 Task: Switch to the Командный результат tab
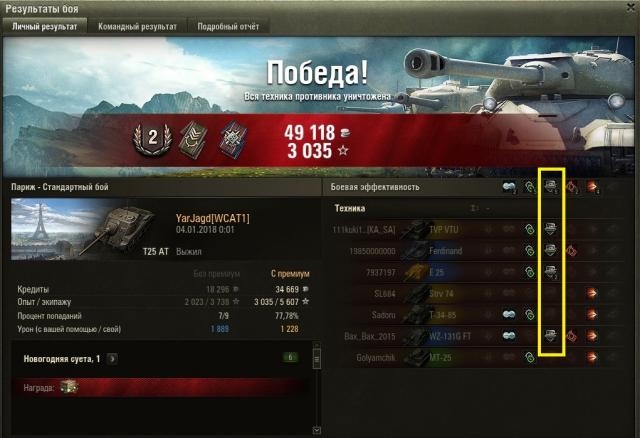click(x=138, y=27)
